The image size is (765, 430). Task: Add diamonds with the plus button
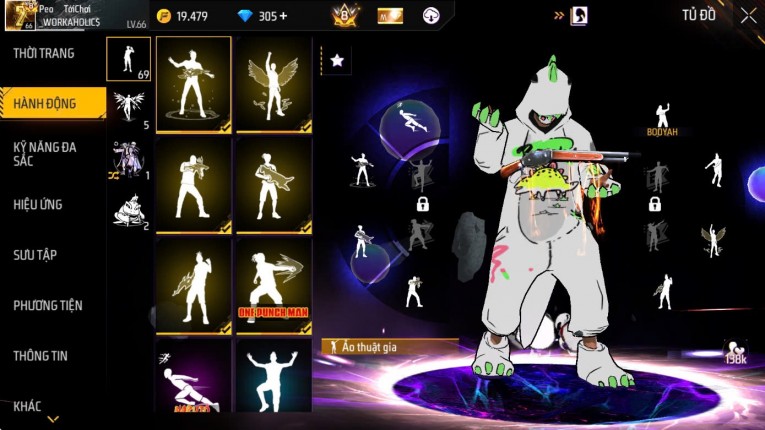coord(282,16)
